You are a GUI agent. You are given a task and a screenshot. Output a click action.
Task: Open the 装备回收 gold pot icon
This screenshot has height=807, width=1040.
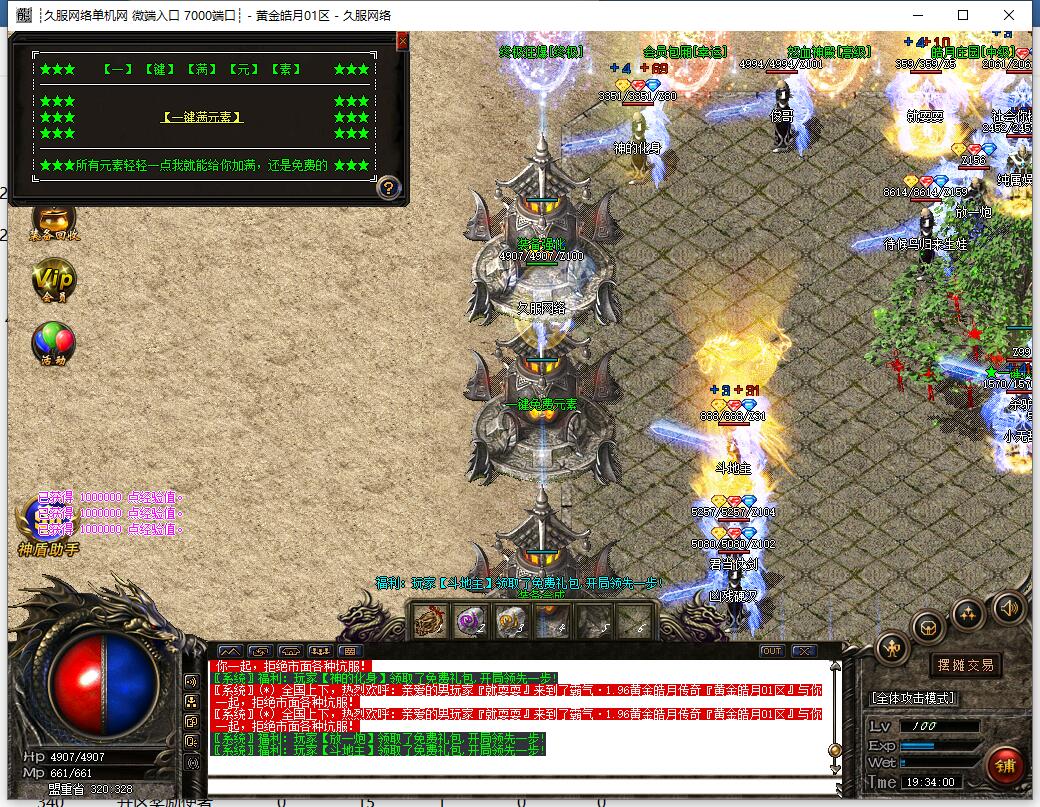pyautogui.click(x=54, y=220)
